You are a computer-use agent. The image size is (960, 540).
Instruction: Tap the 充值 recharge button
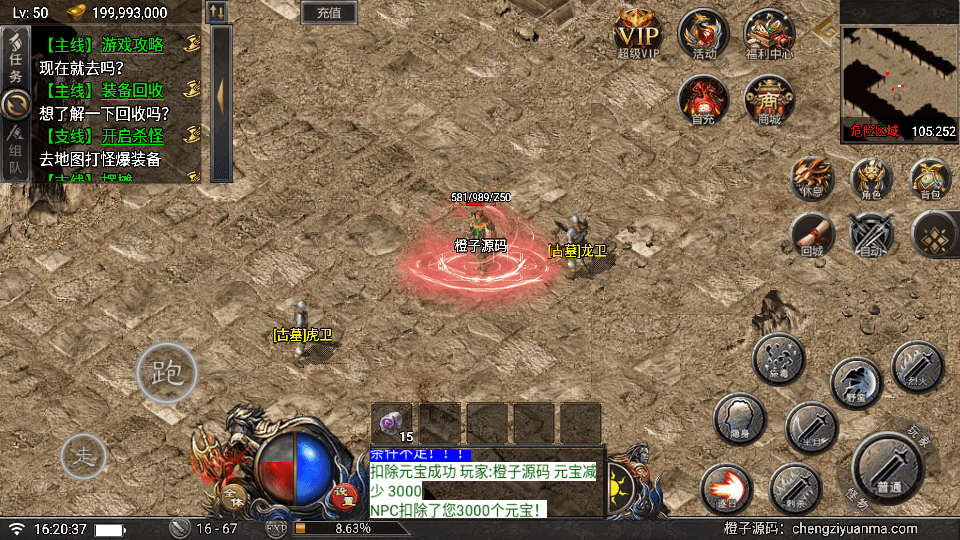click(328, 13)
